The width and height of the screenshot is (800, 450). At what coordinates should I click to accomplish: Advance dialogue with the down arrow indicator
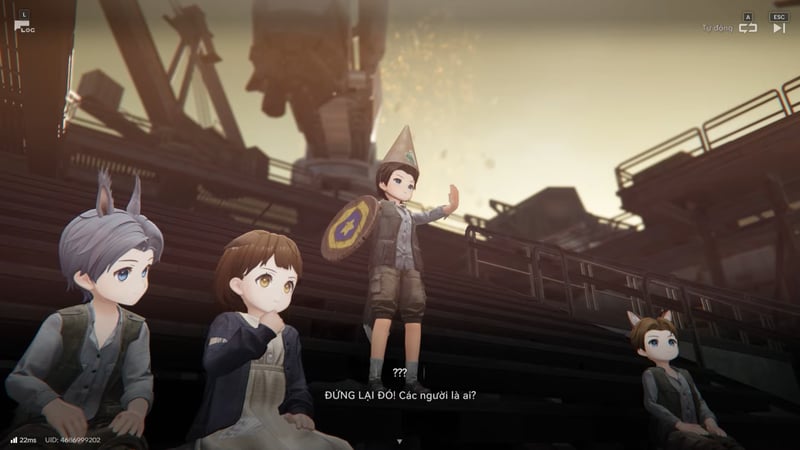coord(399,440)
